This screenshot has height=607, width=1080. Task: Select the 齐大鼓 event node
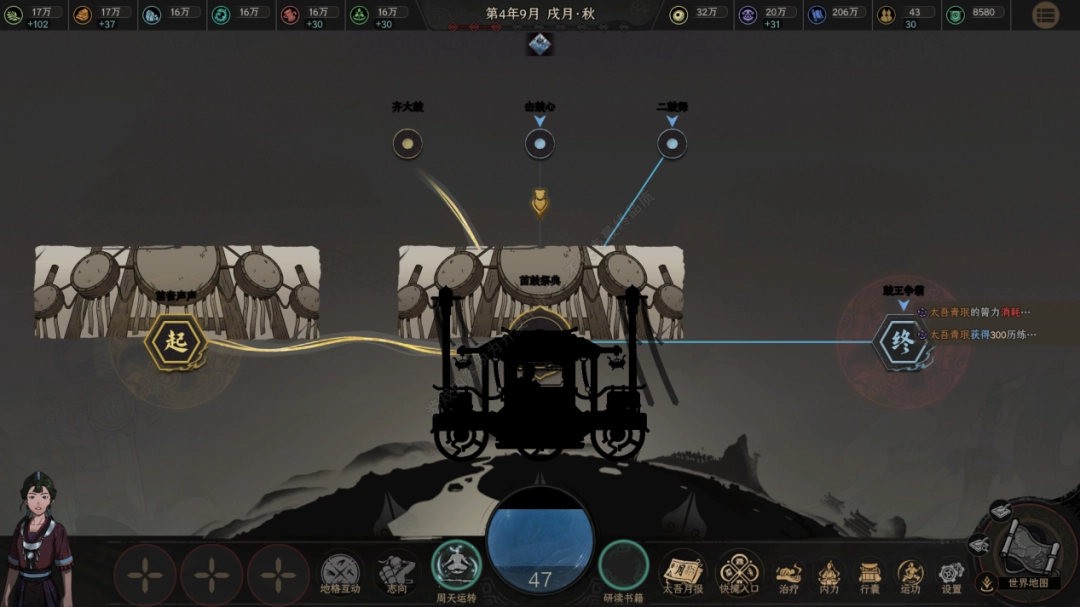[x=407, y=144]
